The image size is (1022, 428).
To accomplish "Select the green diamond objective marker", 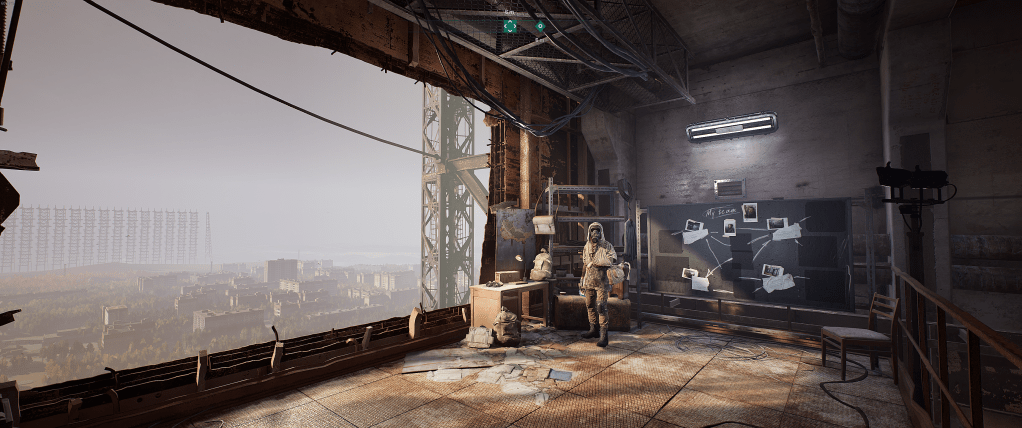I will point(540,26).
